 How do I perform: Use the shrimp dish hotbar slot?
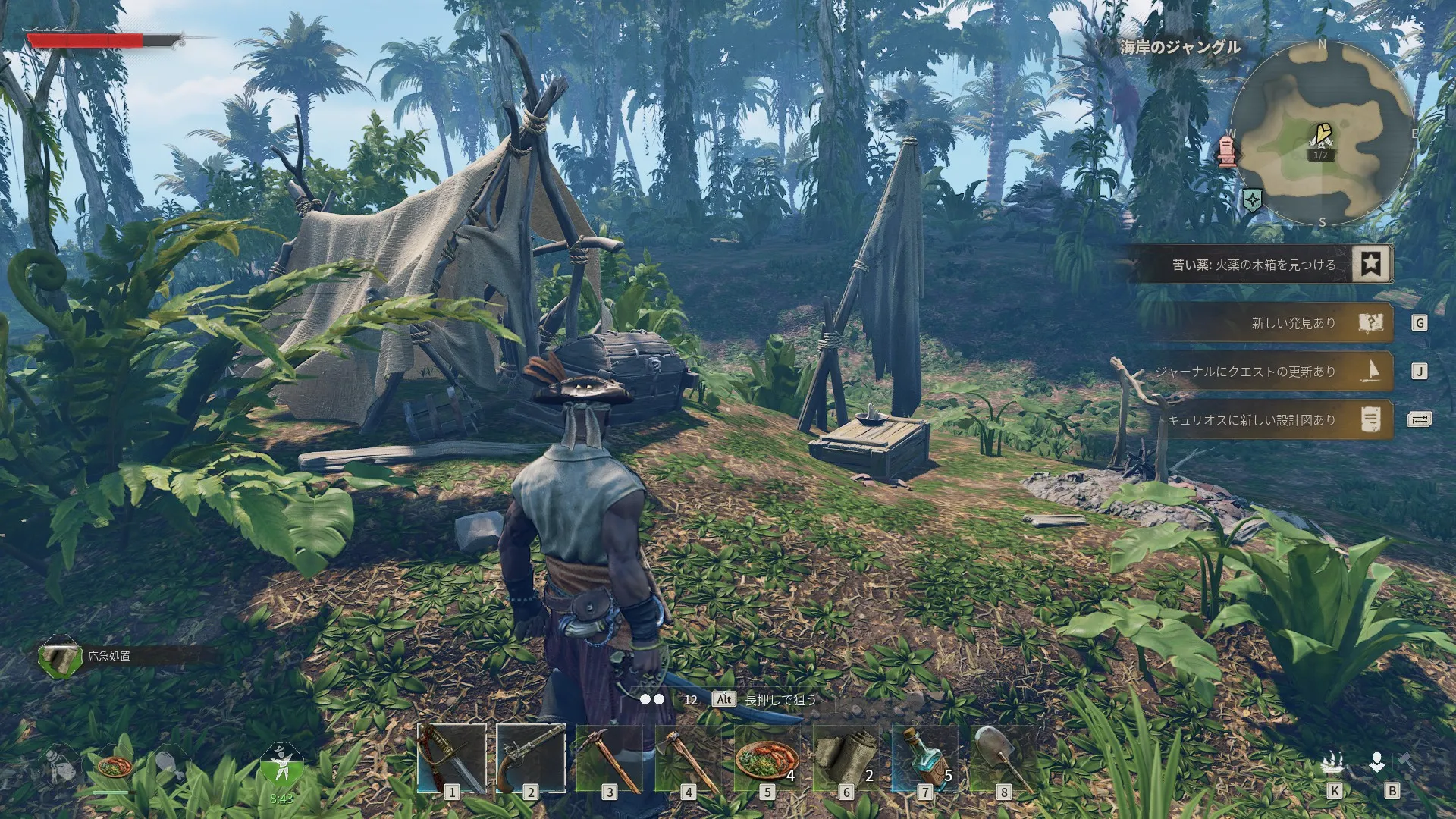point(767,759)
